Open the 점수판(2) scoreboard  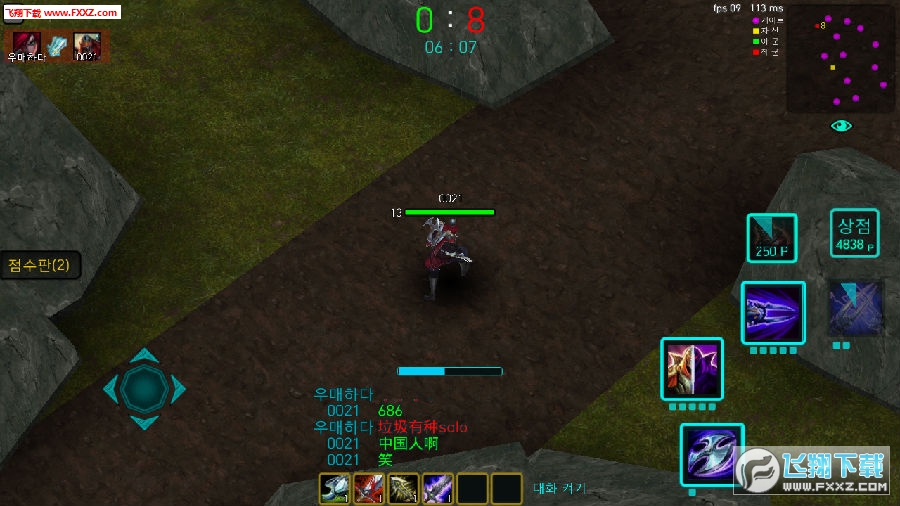[x=39, y=265]
